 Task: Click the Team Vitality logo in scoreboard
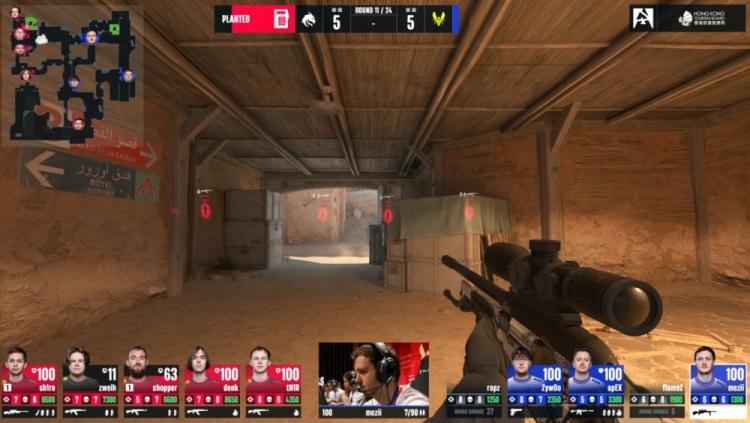(438, 19)
